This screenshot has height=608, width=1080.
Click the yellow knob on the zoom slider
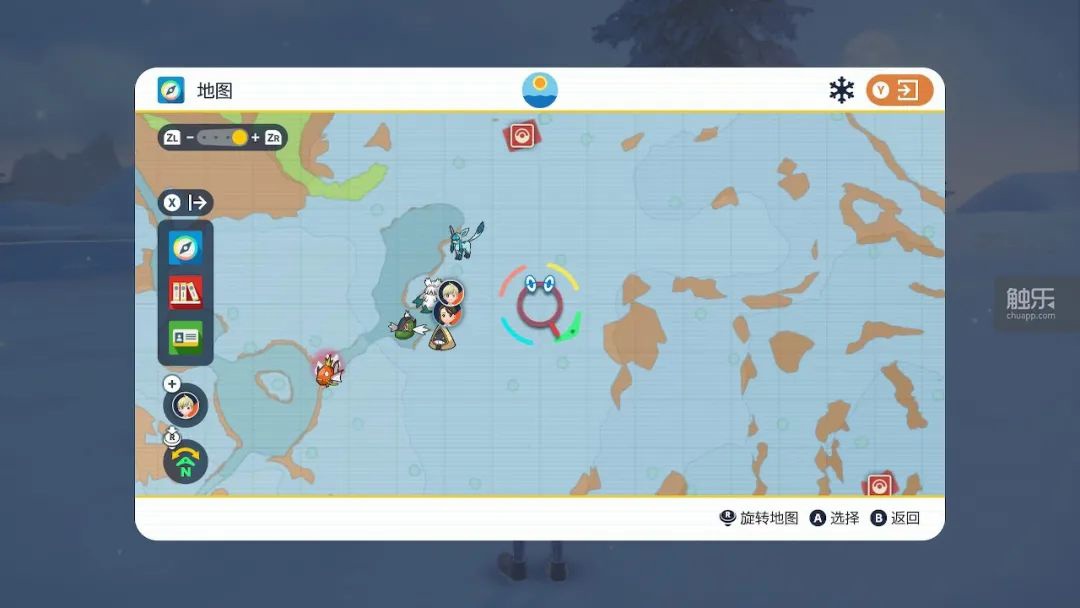pos(240,137)
